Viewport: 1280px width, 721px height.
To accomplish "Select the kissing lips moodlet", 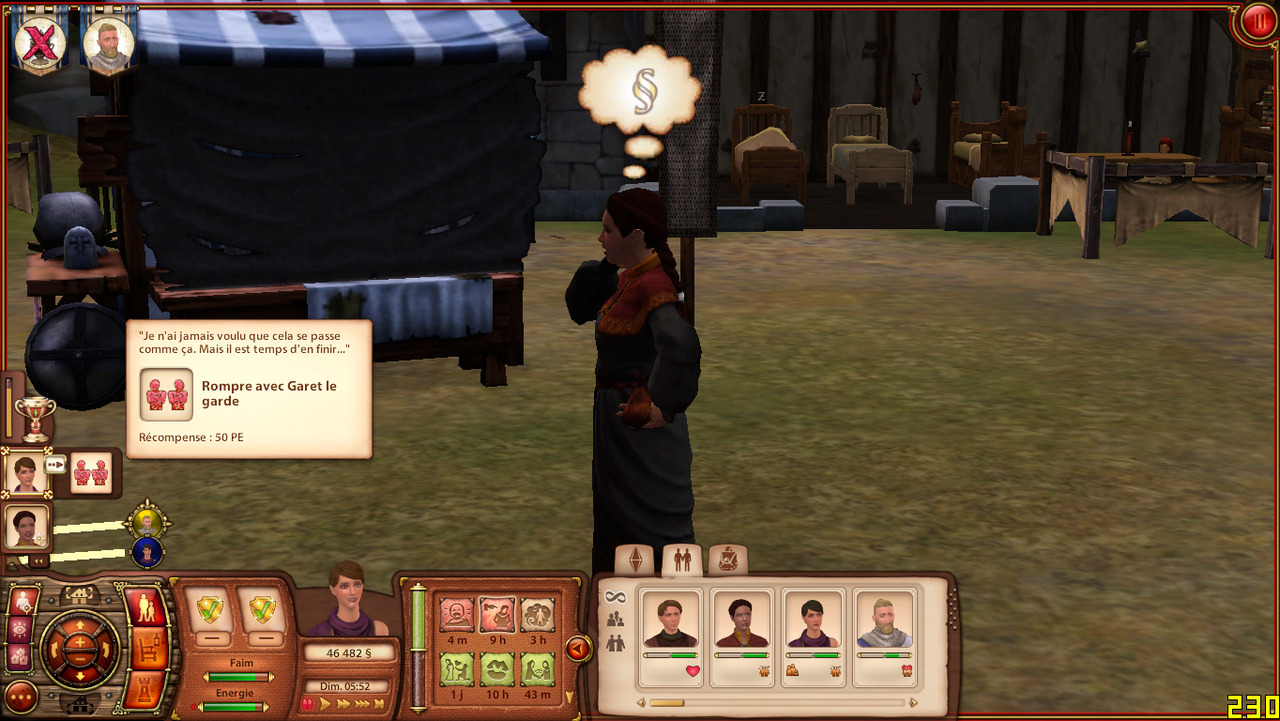I will coord(497,667).
